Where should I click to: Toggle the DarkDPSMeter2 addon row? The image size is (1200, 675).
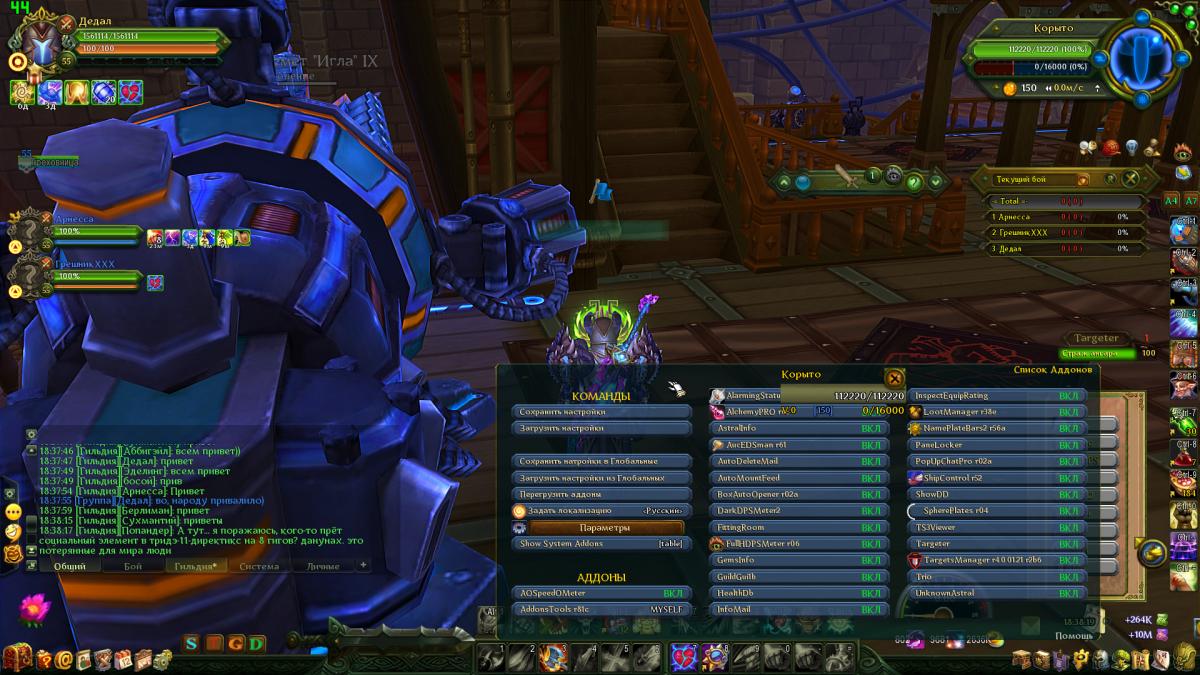(x=799, y=511)
